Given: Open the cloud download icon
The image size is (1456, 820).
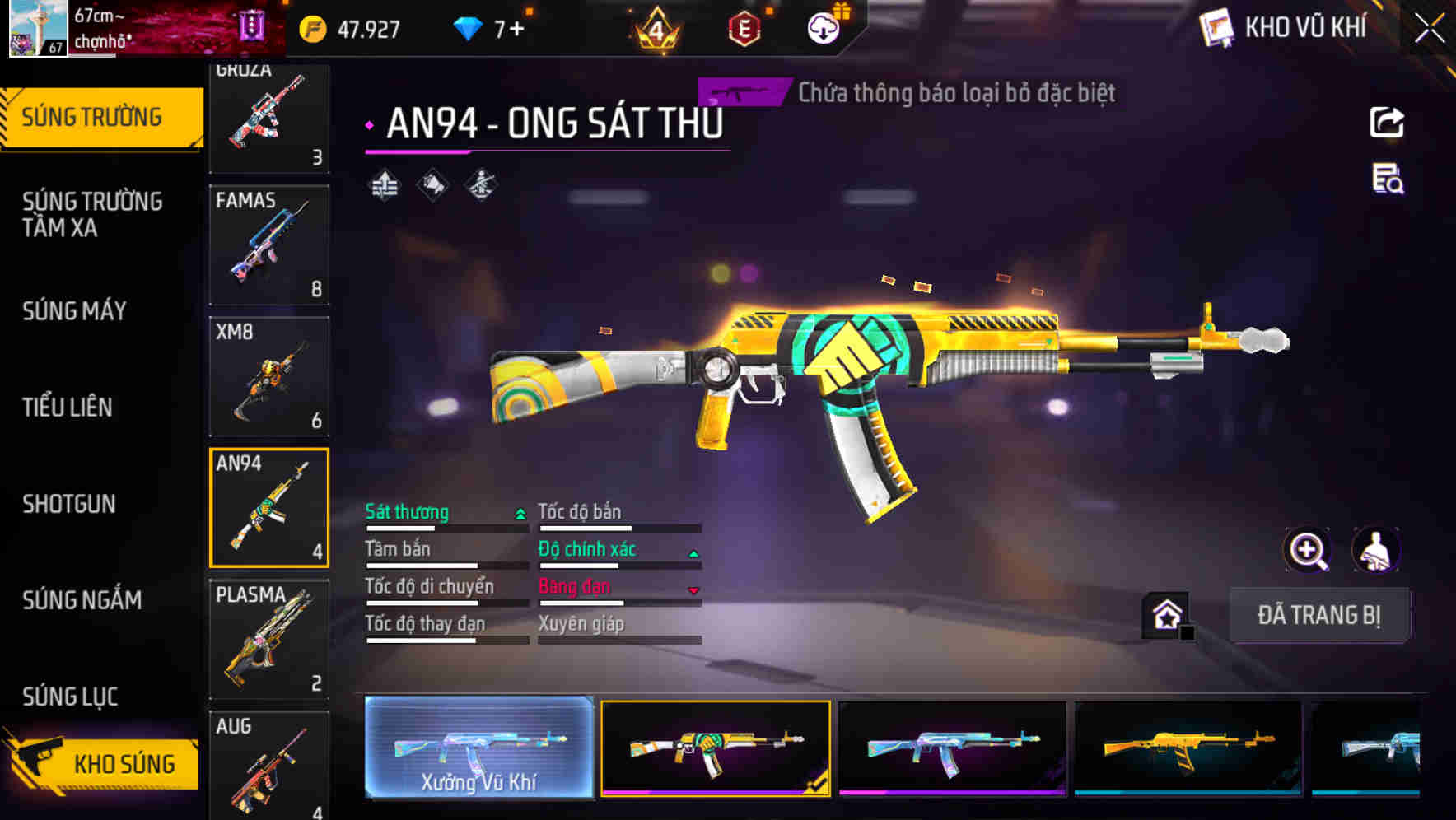Looking at the screenshot, I should [x=823, y=29].
